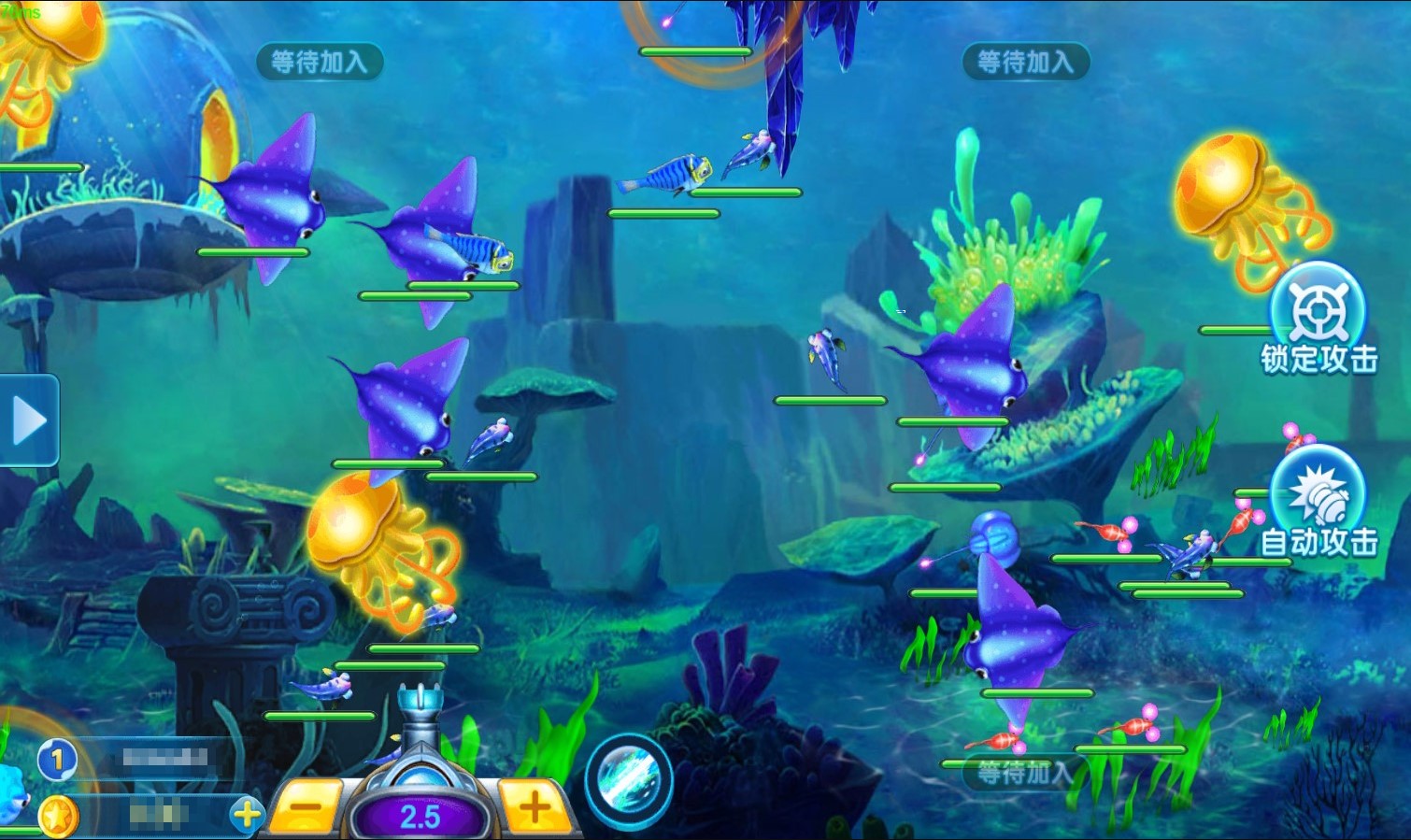Use the blue swirling orb skill
1411x840 pixels.
(628, 781)
